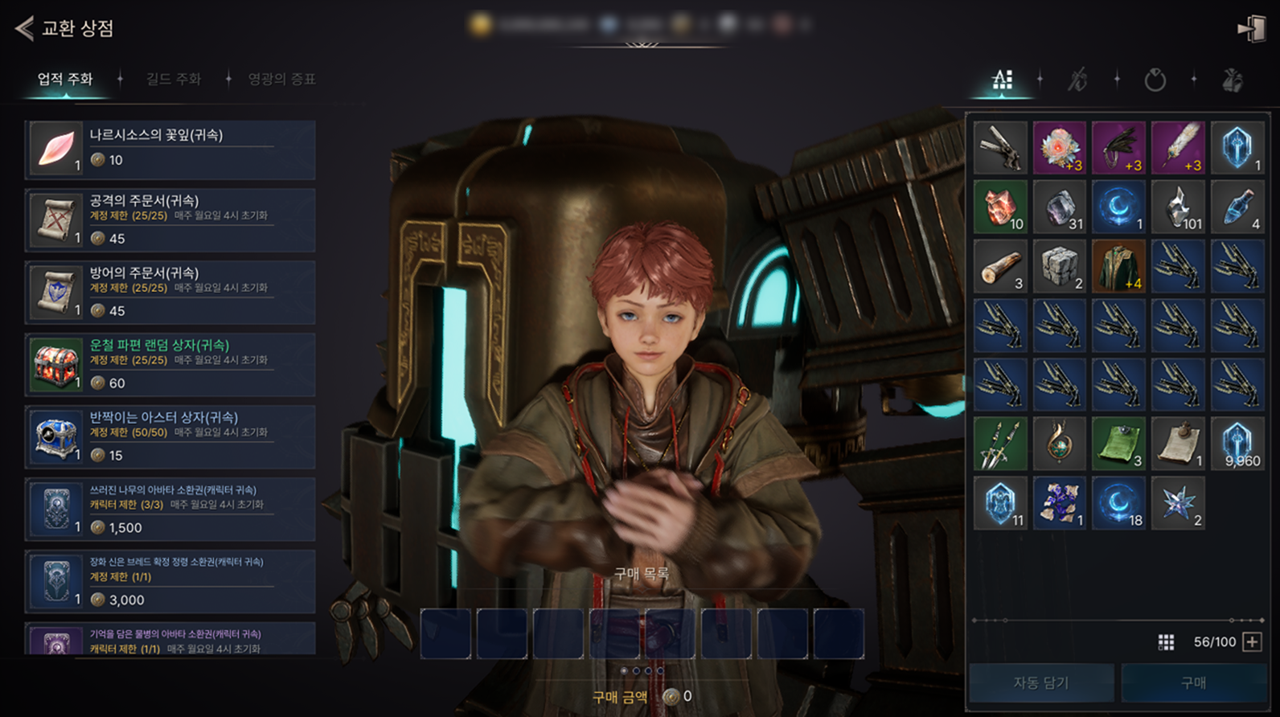Select 운철 파편 랜덤 상자 listing
The image size is (1280, 717).
pos(170,362)
